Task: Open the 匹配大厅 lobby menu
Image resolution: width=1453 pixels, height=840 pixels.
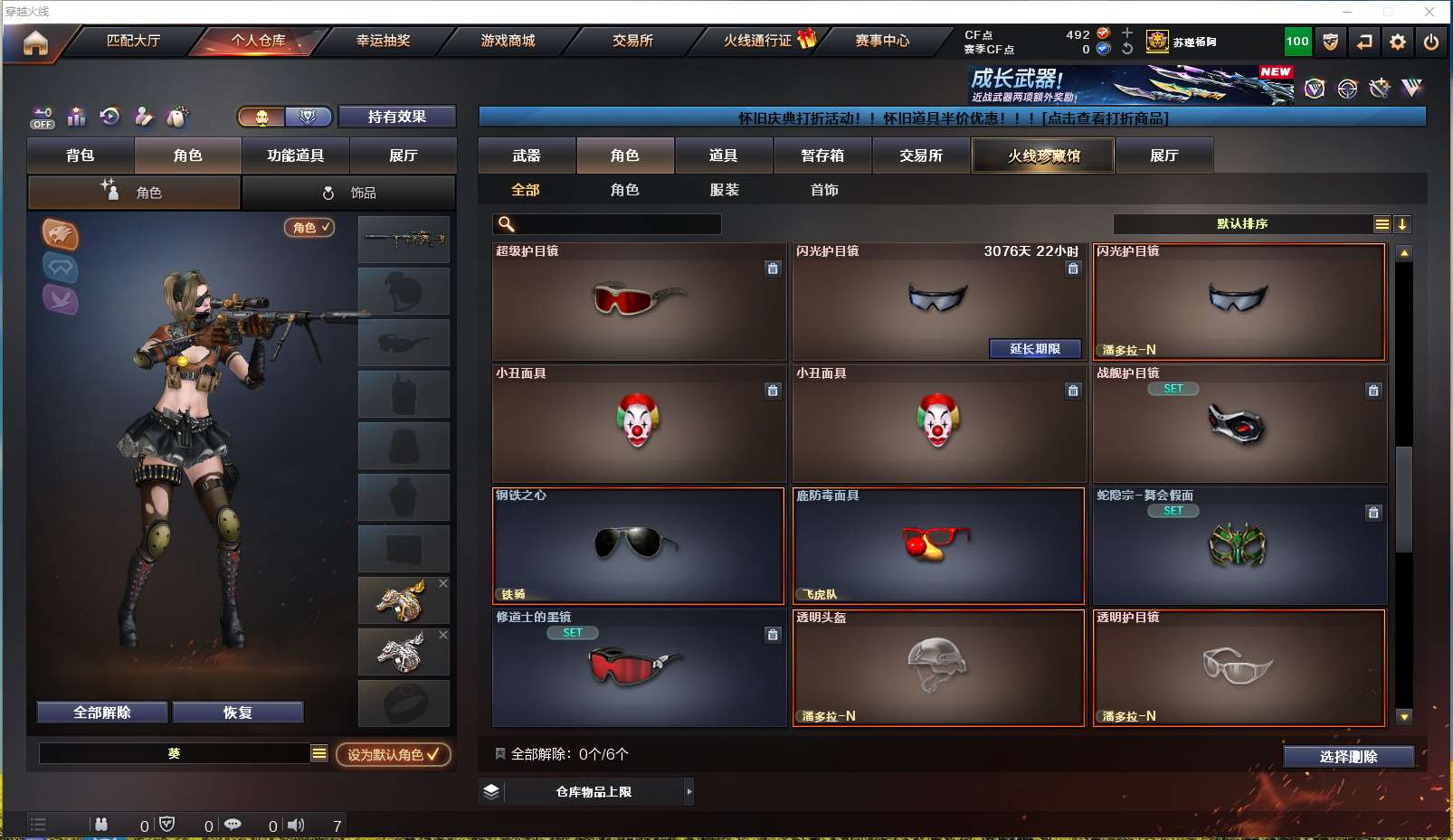Action: [133, 41]
